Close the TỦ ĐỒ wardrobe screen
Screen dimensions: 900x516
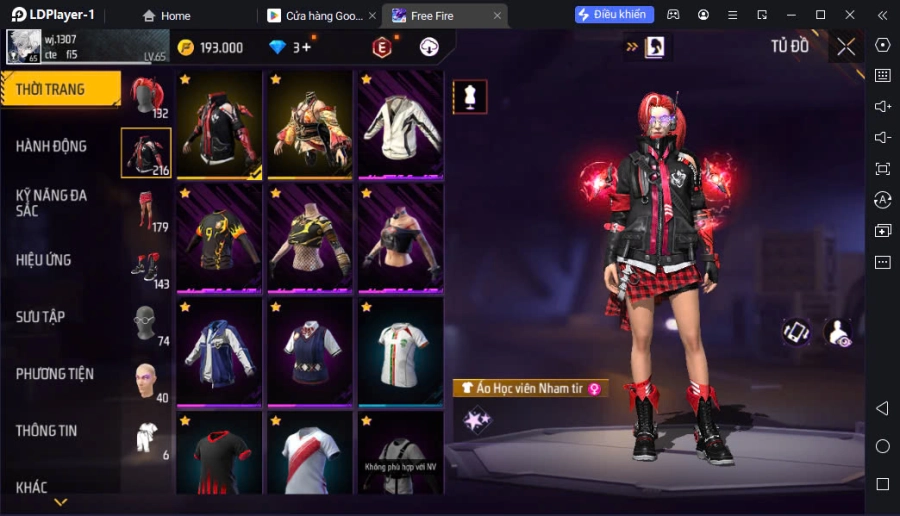pyautogui.click(x=846, y=47)
